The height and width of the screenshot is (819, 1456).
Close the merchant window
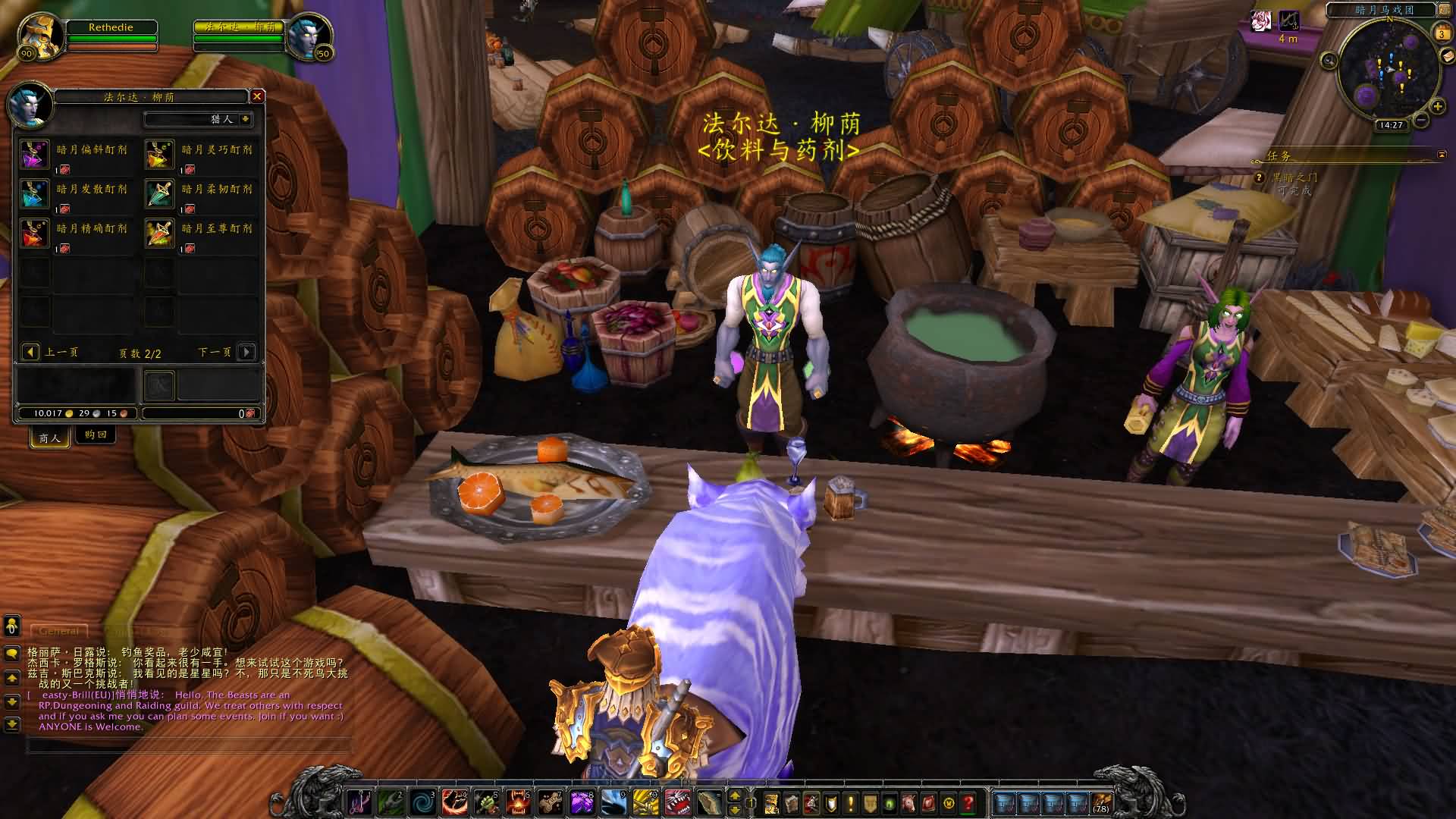(257, 96)
